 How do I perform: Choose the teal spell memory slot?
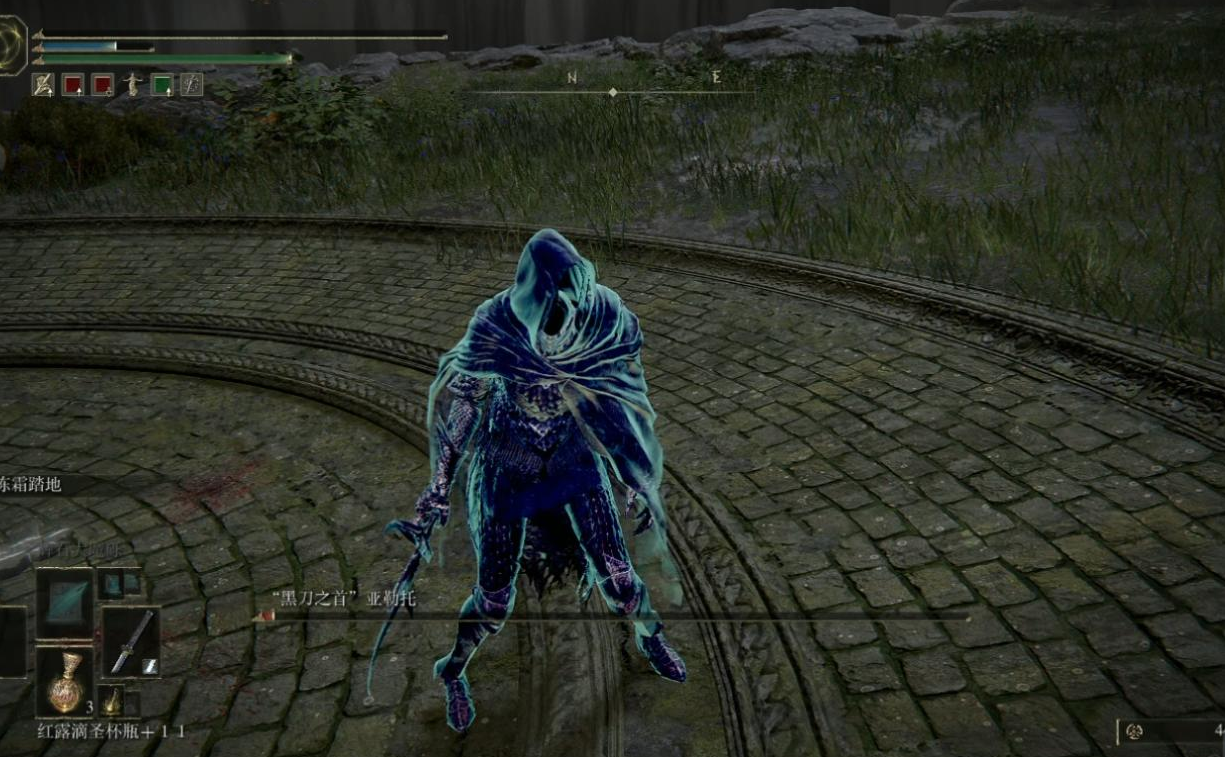tap(65, 603)
